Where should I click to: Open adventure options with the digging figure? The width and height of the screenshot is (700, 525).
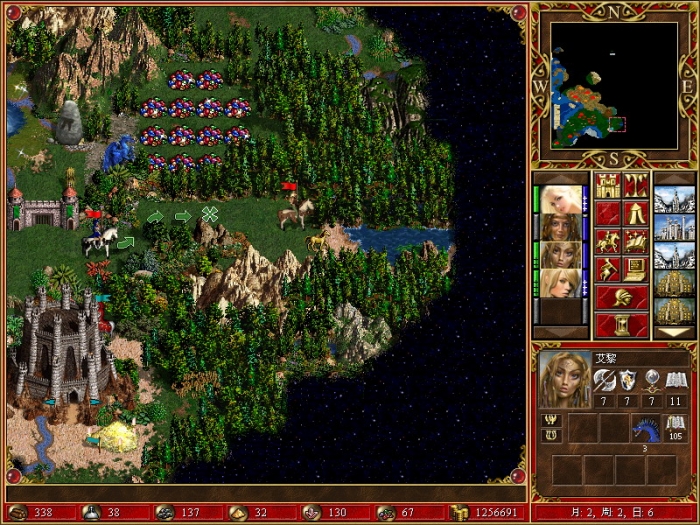point(607,269)
